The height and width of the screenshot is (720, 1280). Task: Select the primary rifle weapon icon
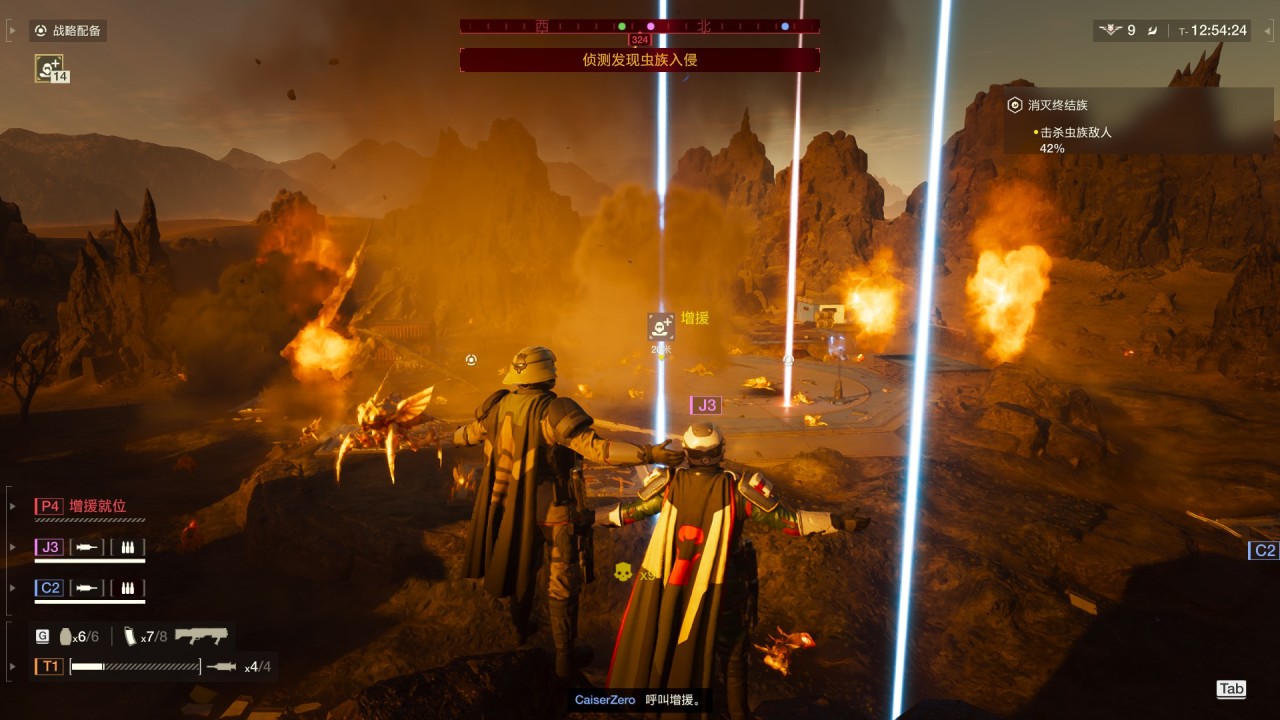200,636
